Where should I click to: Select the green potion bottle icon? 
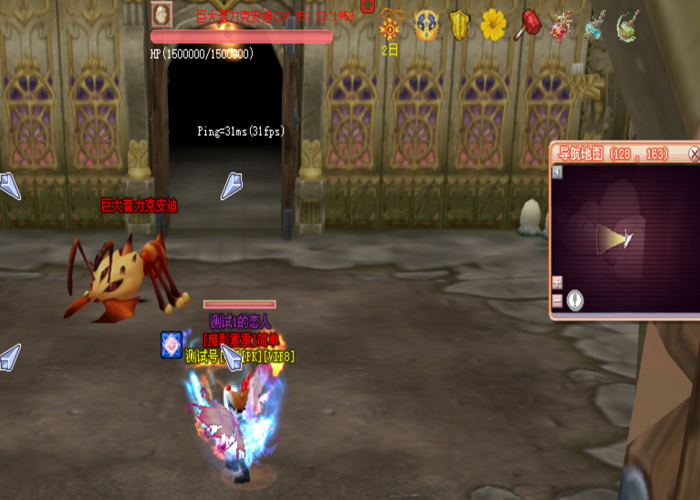click(628, 24)
